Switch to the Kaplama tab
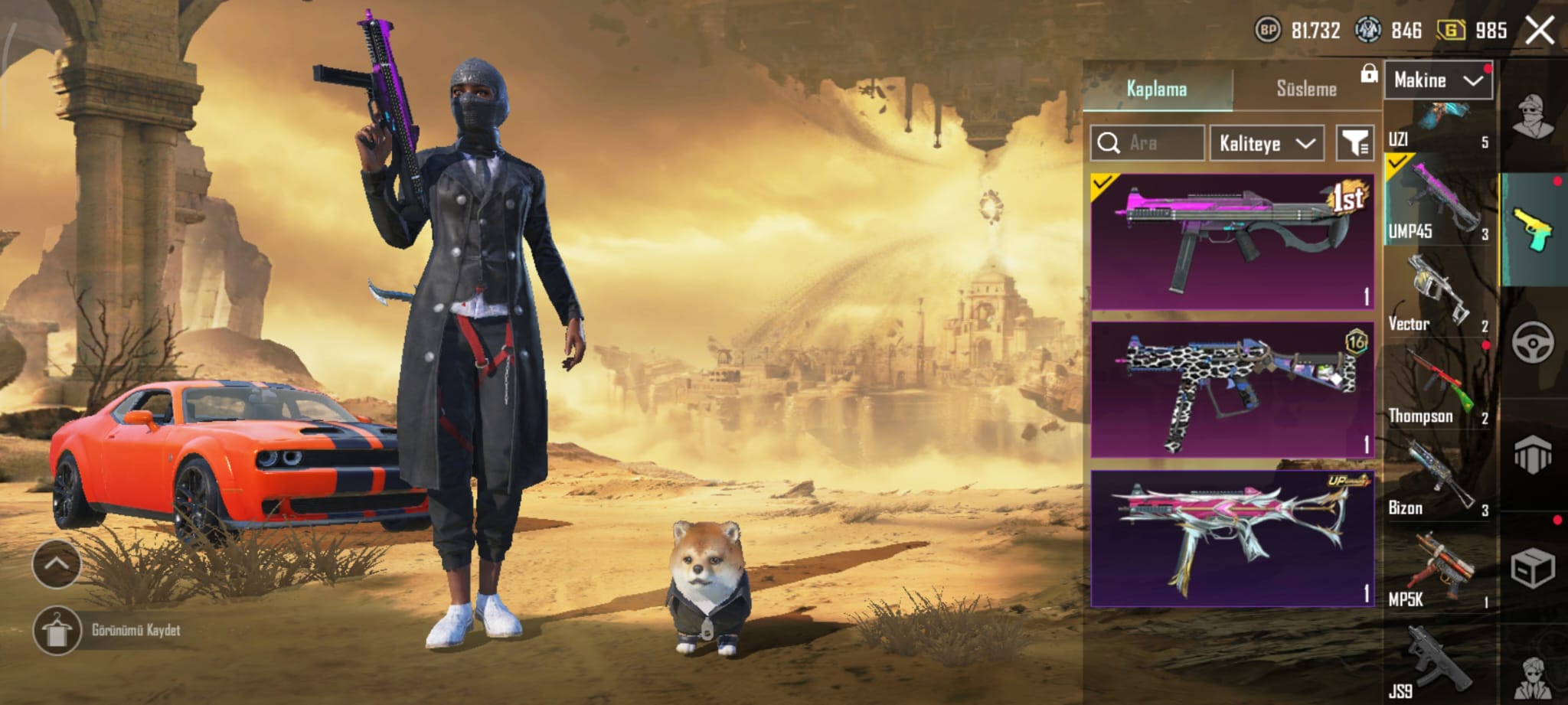The image size is (1568, 705). click(x=1157, y=89)
